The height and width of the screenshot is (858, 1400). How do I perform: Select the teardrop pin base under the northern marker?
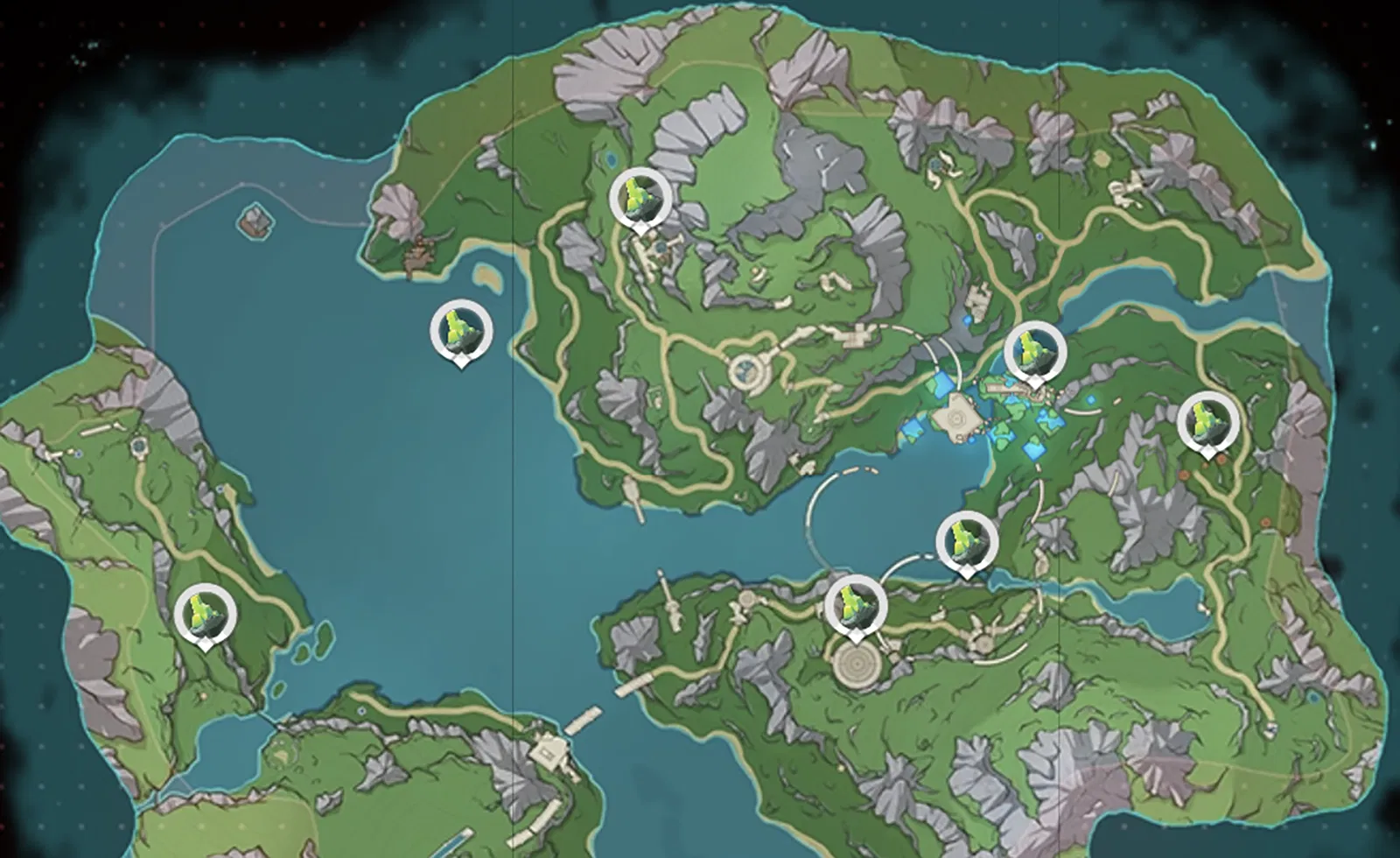click(640, 229)
